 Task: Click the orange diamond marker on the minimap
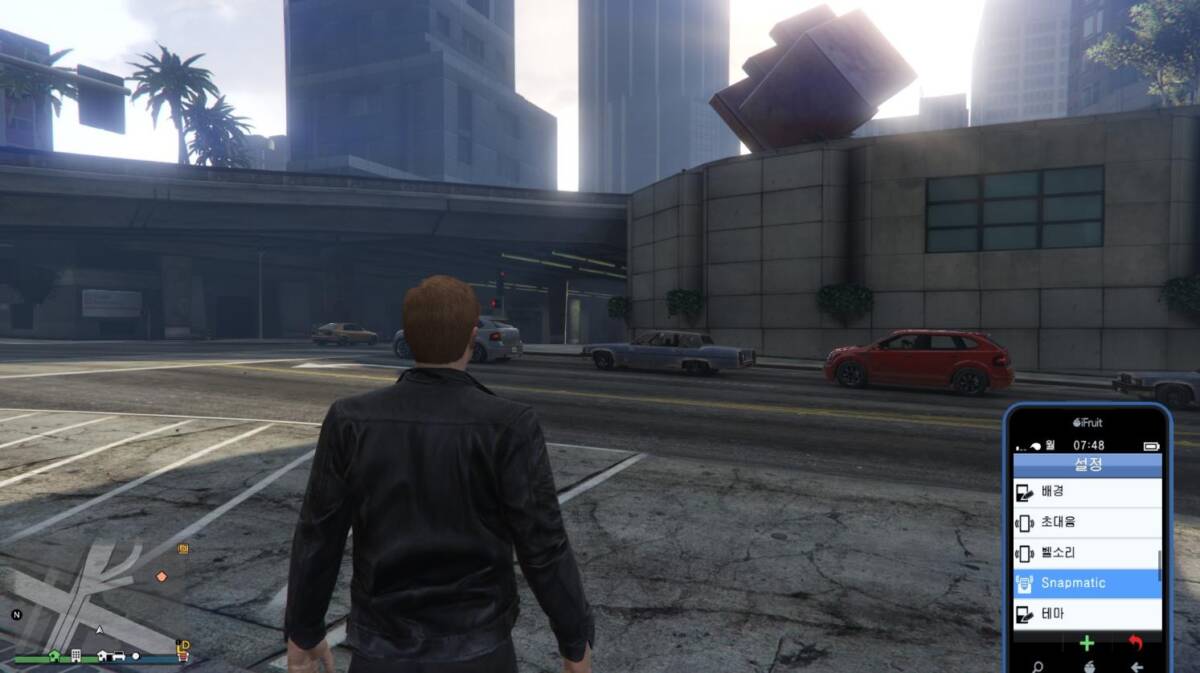(x=161, y=576)
